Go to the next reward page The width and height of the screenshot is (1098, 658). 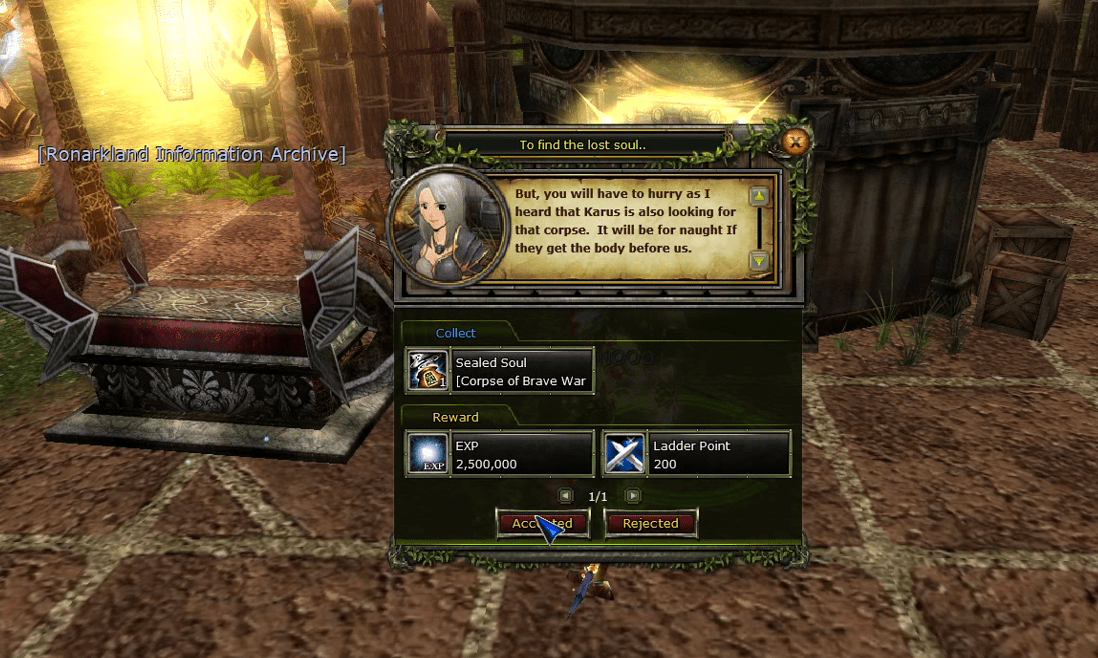pos(633,496)
